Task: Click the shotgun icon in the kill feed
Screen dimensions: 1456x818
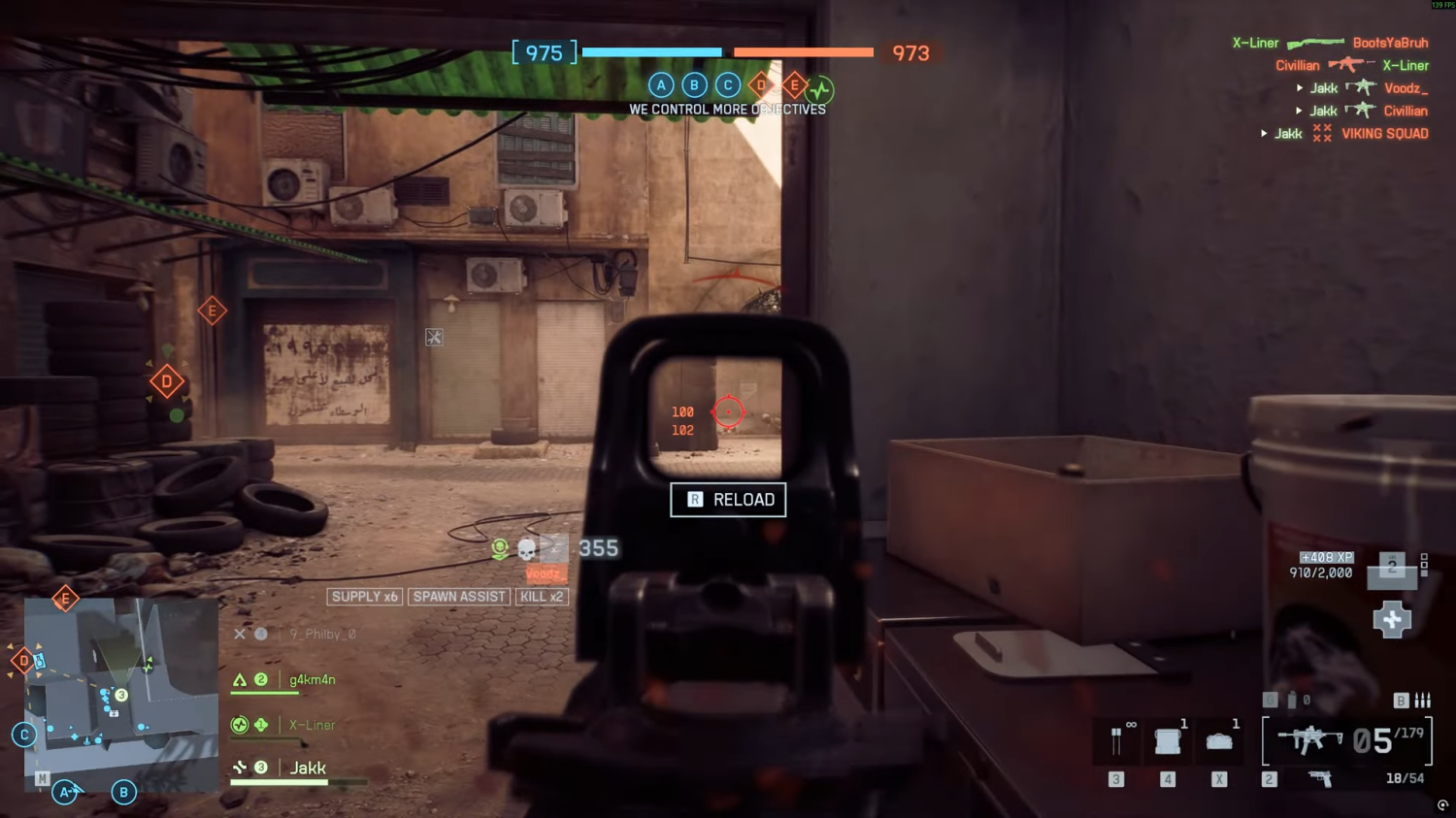Action: click(x=1315, y=43)
